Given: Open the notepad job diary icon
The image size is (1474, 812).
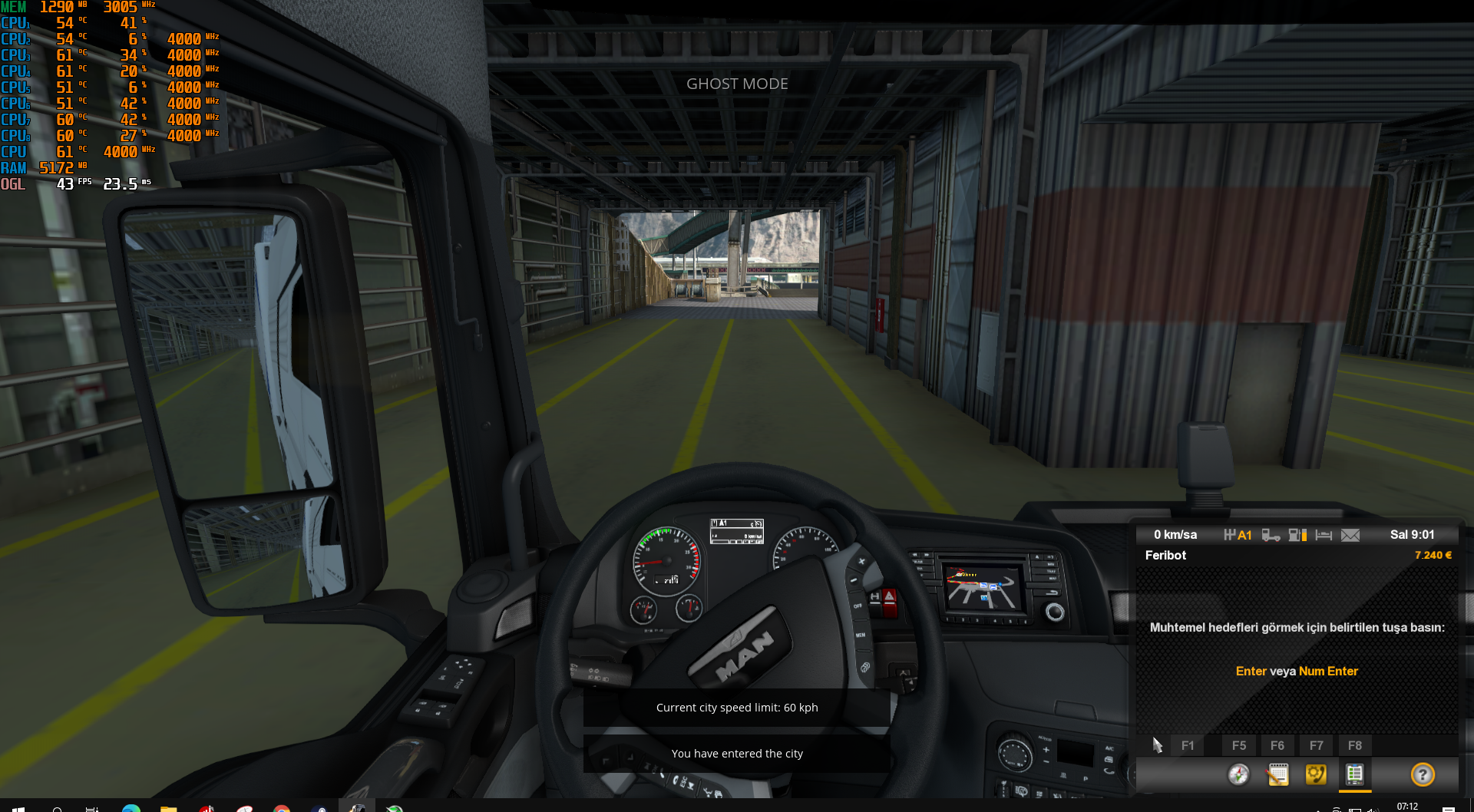Looking at the screenshot, I should pyautogui.click(x=1277, y=774).
